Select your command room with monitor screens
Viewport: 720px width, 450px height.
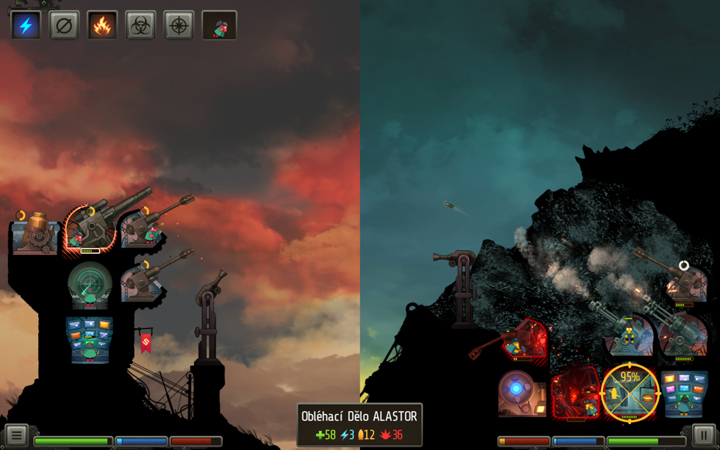(89, 338)
